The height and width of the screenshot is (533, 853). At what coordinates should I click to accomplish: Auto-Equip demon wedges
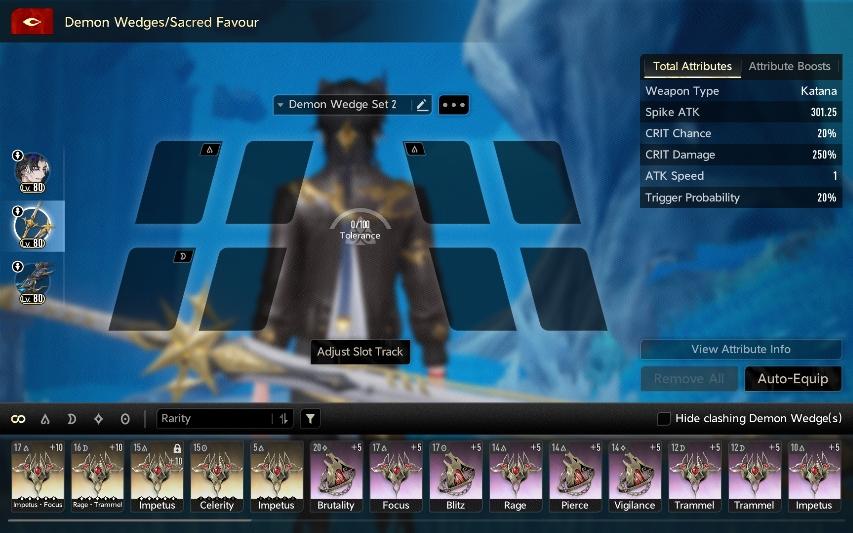click(792, 379)
